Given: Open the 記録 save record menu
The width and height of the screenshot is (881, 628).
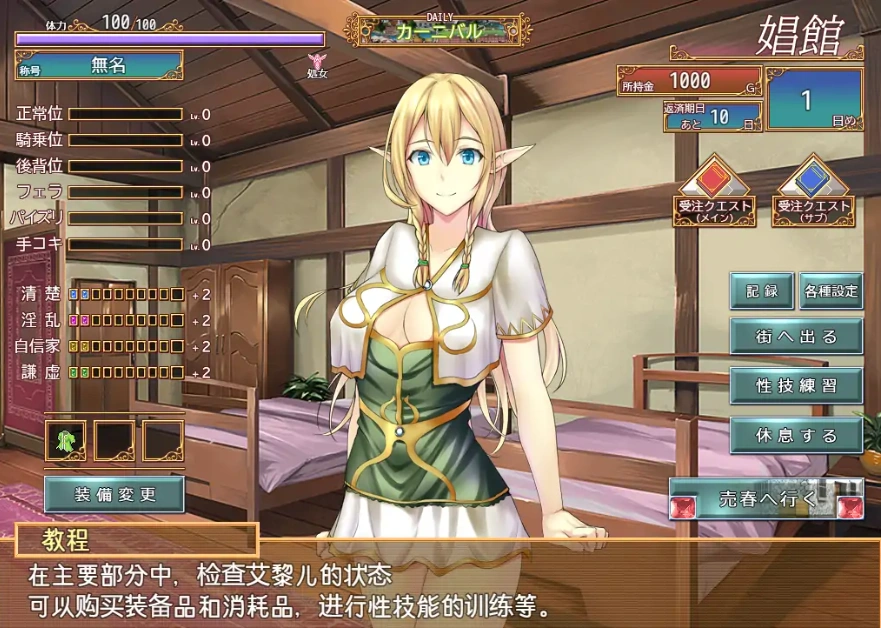Looking at the screenshot, I should pyautogui.click(x=761, y=291).
